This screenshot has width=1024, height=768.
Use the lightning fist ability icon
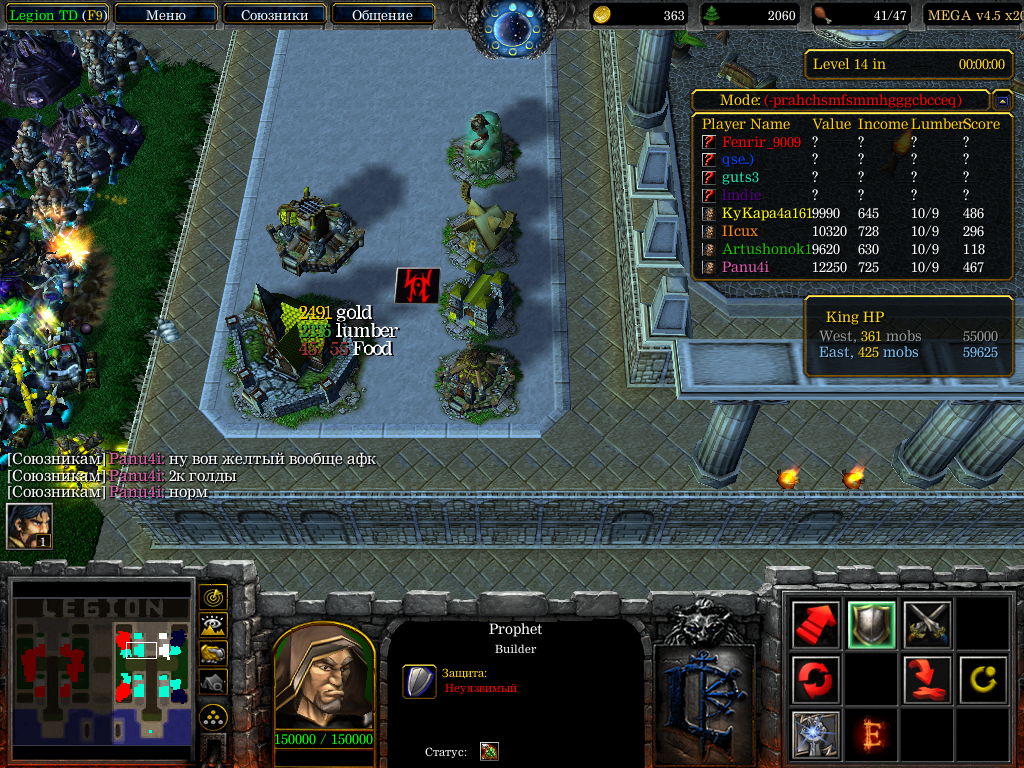click(x=815, y=735)
